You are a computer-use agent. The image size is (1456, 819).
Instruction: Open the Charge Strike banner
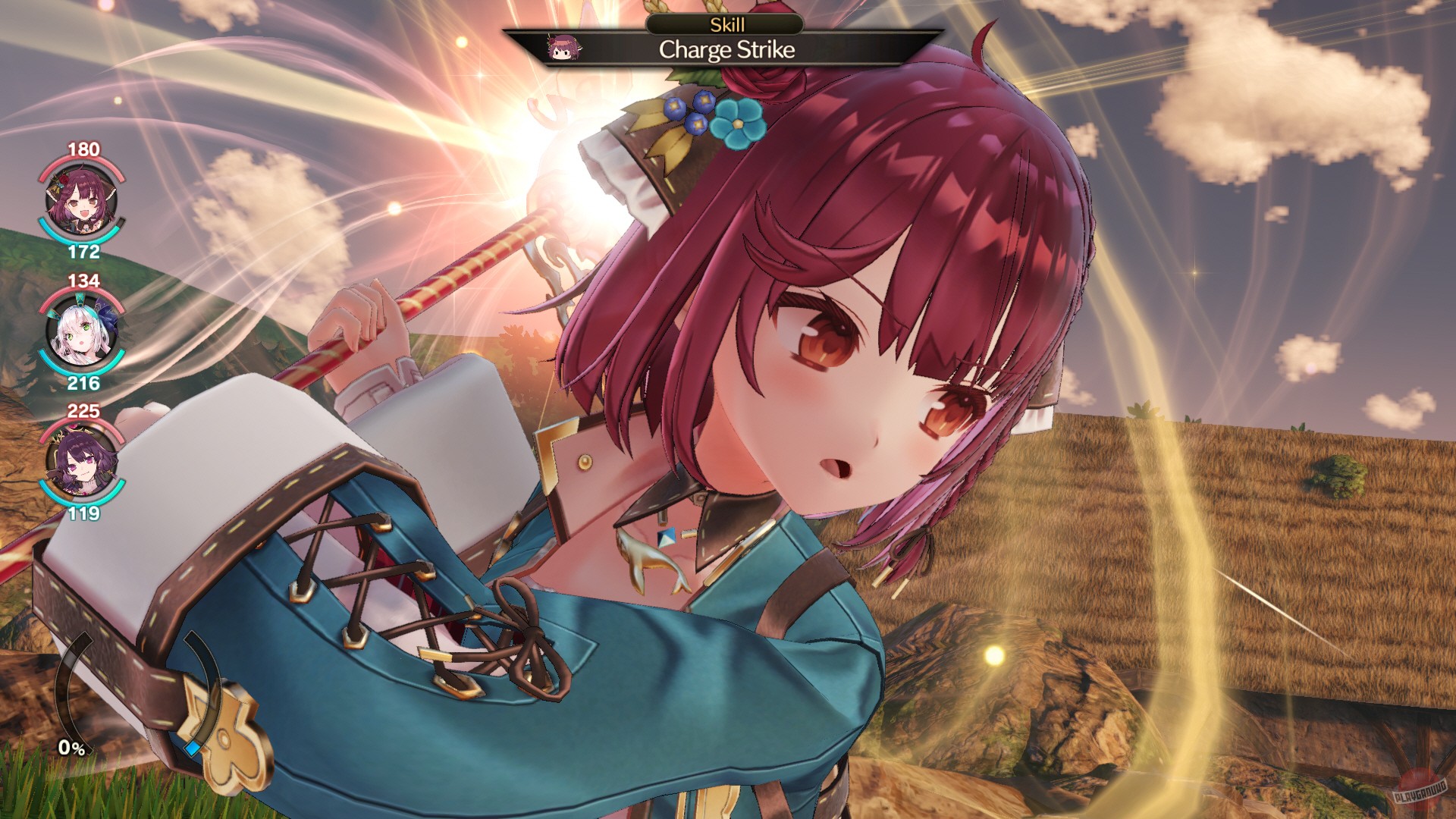pyautogui.click(x=726, y=52)
